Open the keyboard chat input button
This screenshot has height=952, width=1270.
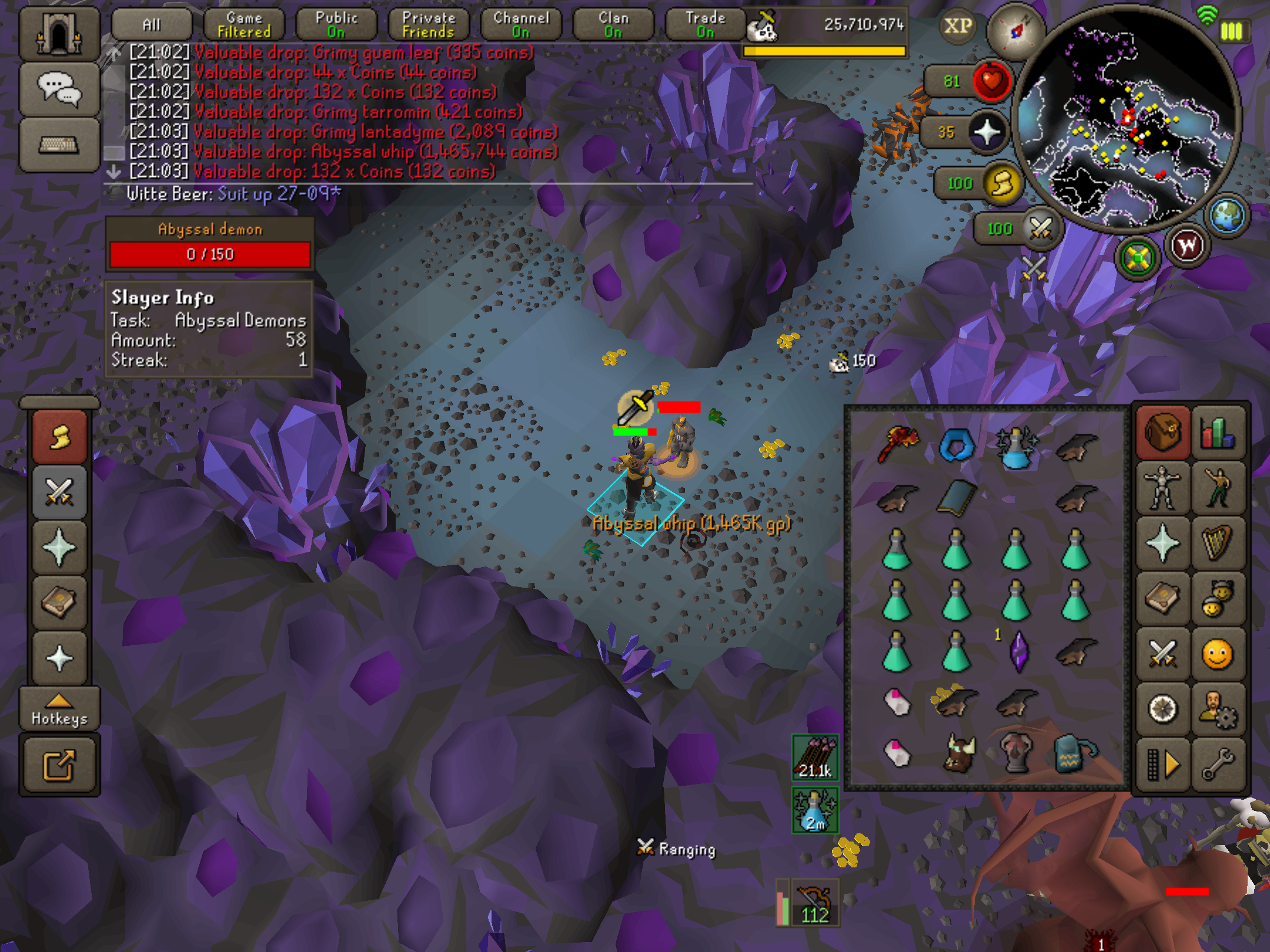pyautogui.click(x=59, y=145)
